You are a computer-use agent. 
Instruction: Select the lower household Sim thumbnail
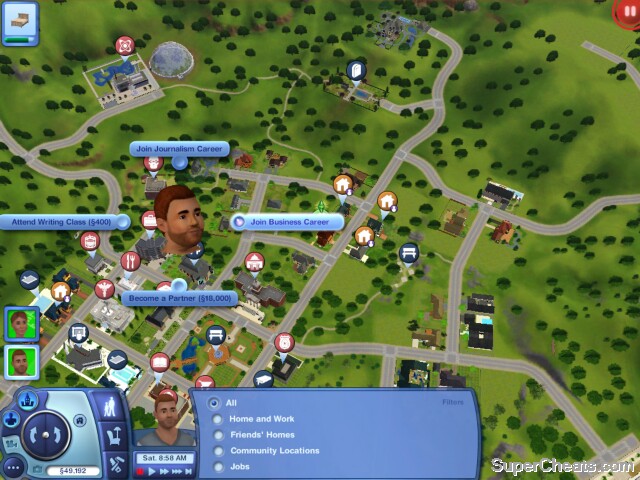18,361
